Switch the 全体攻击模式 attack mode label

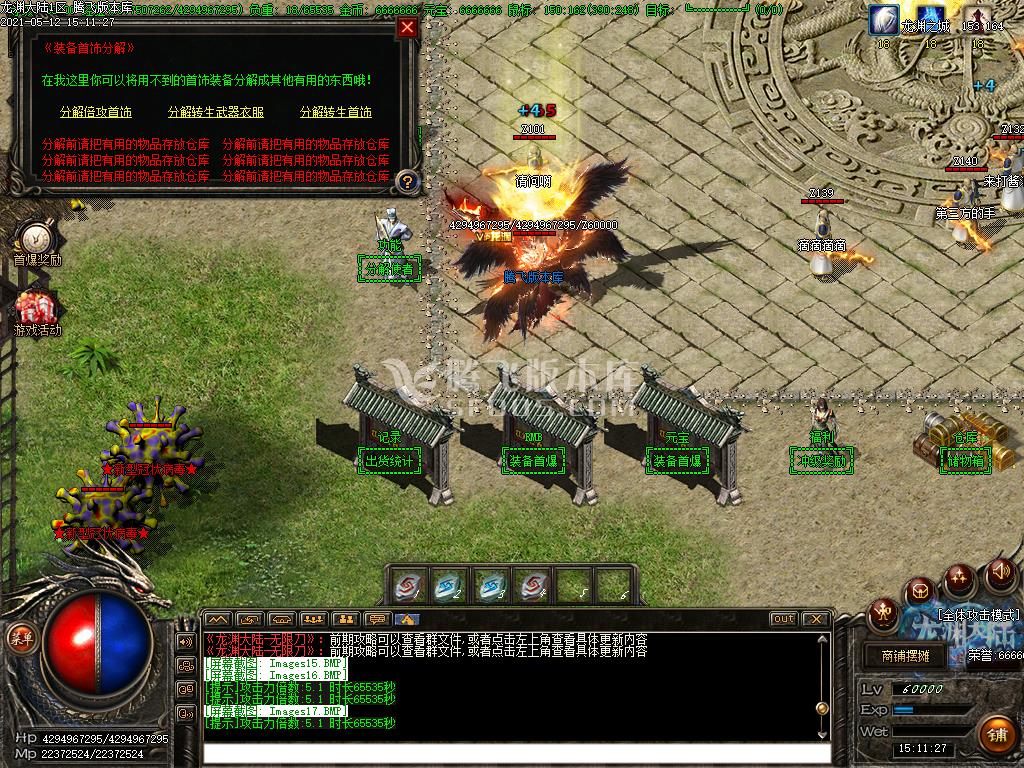click(x=978, y=614)
